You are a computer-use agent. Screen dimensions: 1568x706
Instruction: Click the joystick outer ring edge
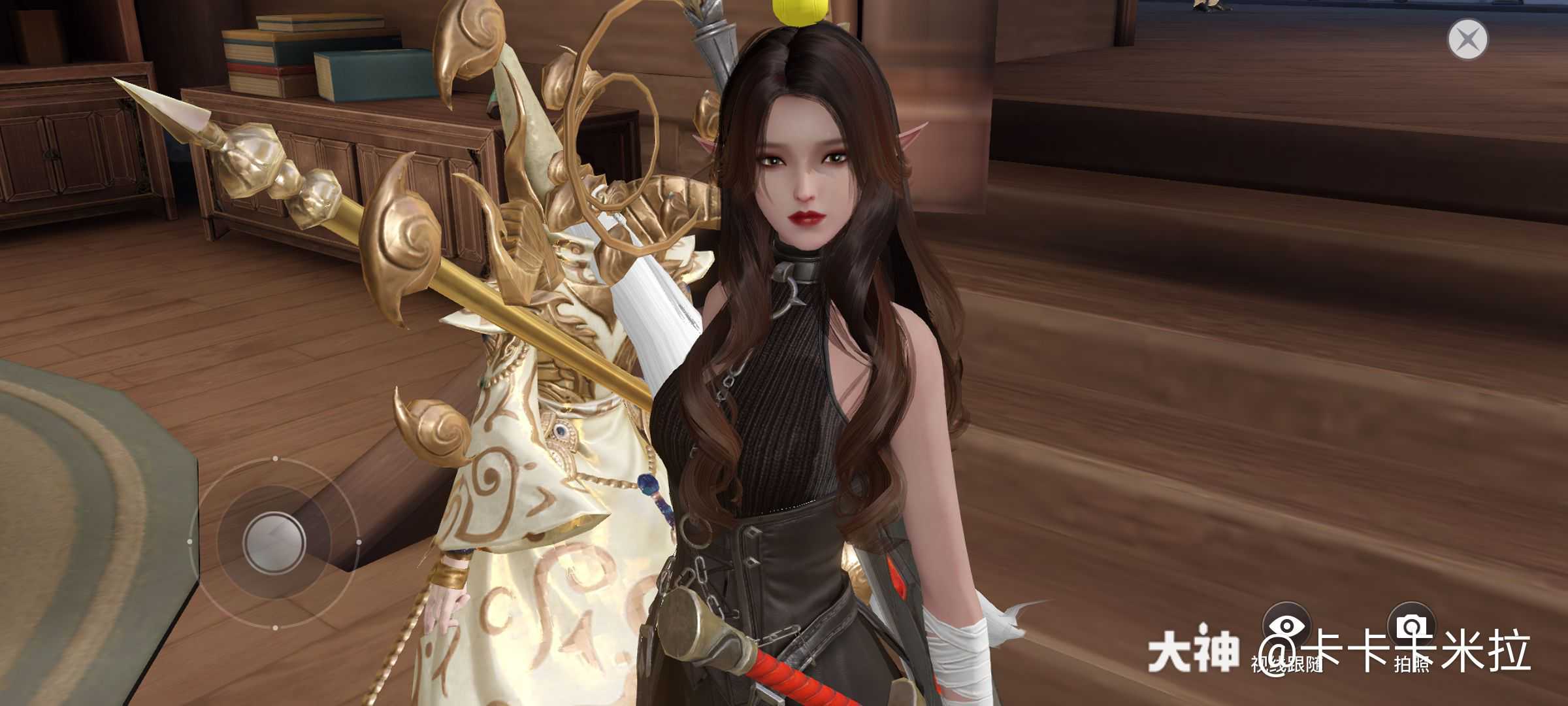point(274,626)
